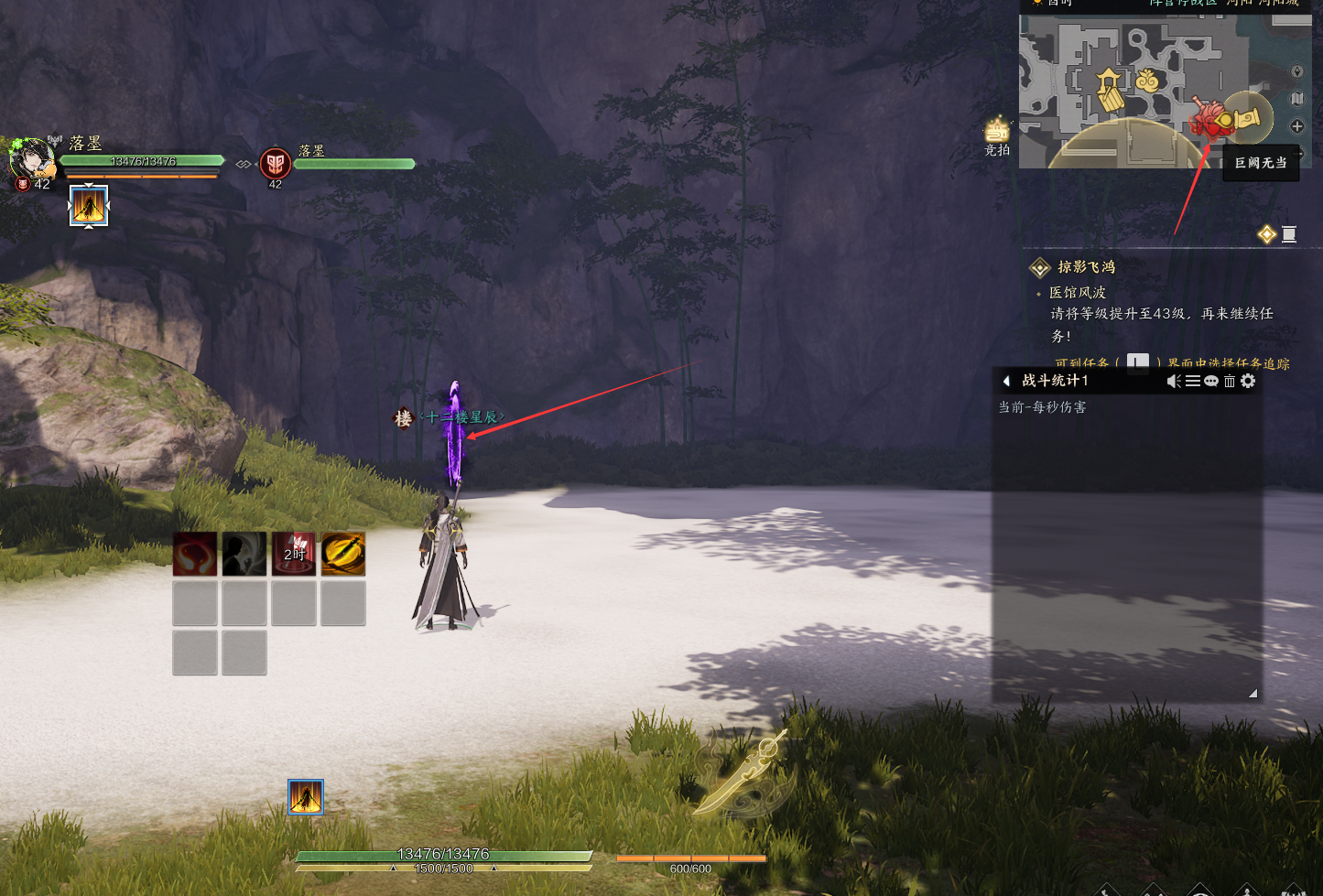Select the red mask target frame icon

click(x=276, y=163)
